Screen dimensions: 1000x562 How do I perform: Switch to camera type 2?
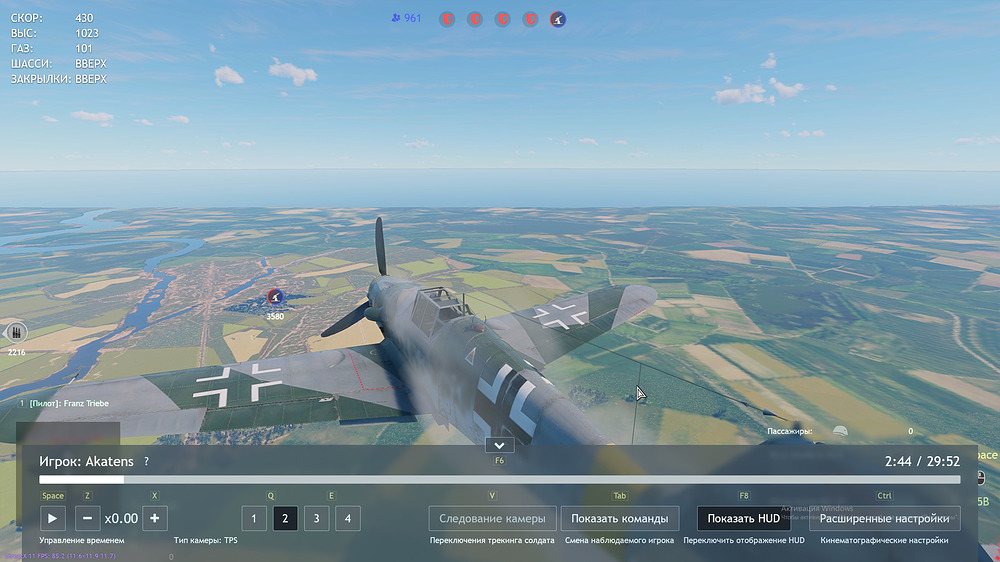(x=285, y=518)
